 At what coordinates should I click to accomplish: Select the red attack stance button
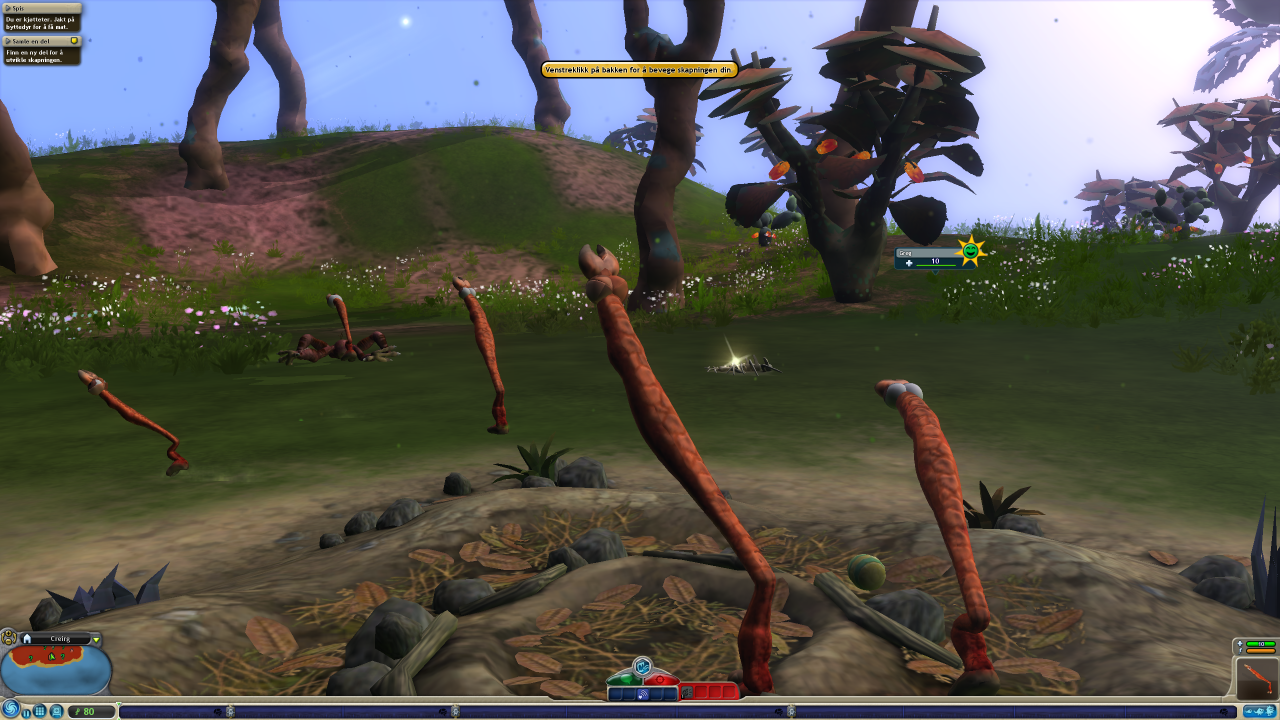(x=662, y=679)
